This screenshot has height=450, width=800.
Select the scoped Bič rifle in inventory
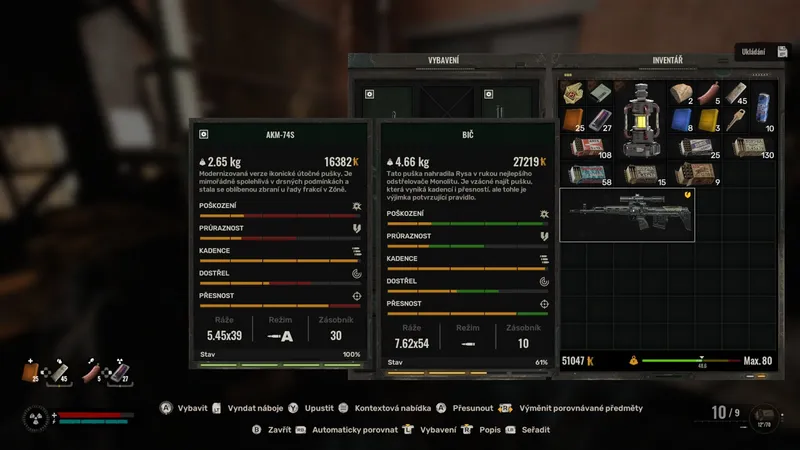[626, 214]
